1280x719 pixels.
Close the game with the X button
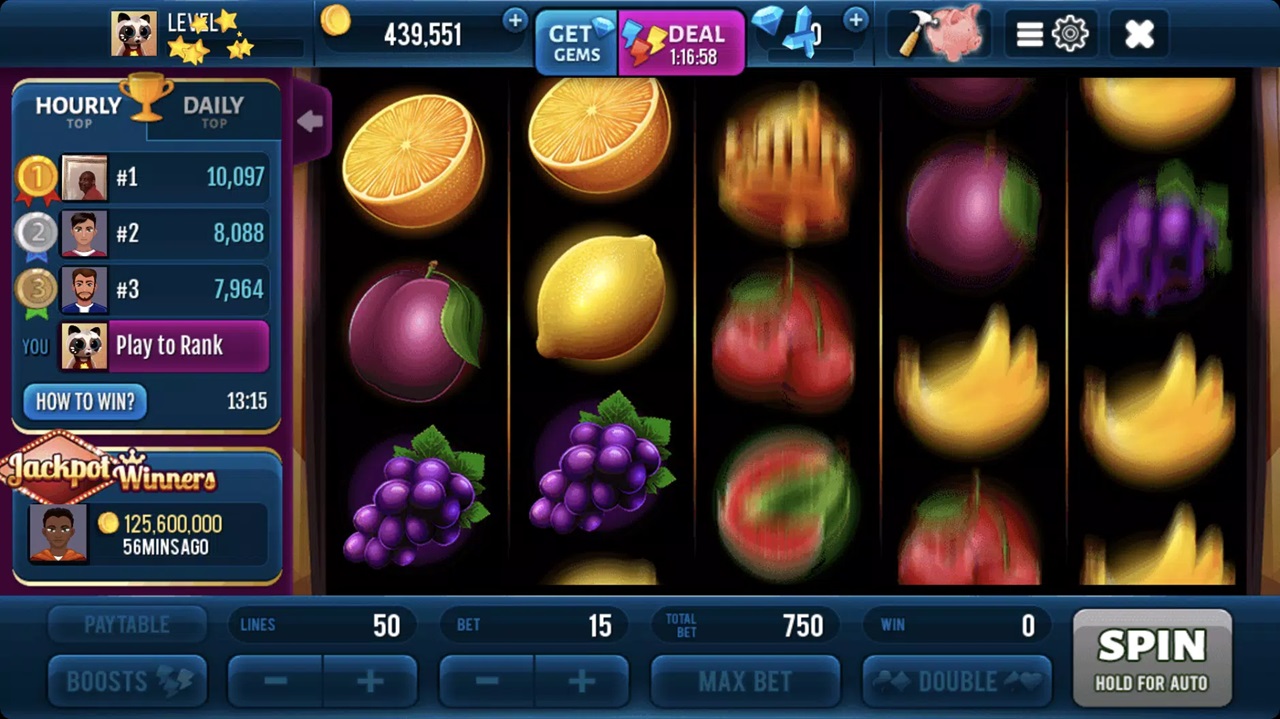tap(1139, 35)
